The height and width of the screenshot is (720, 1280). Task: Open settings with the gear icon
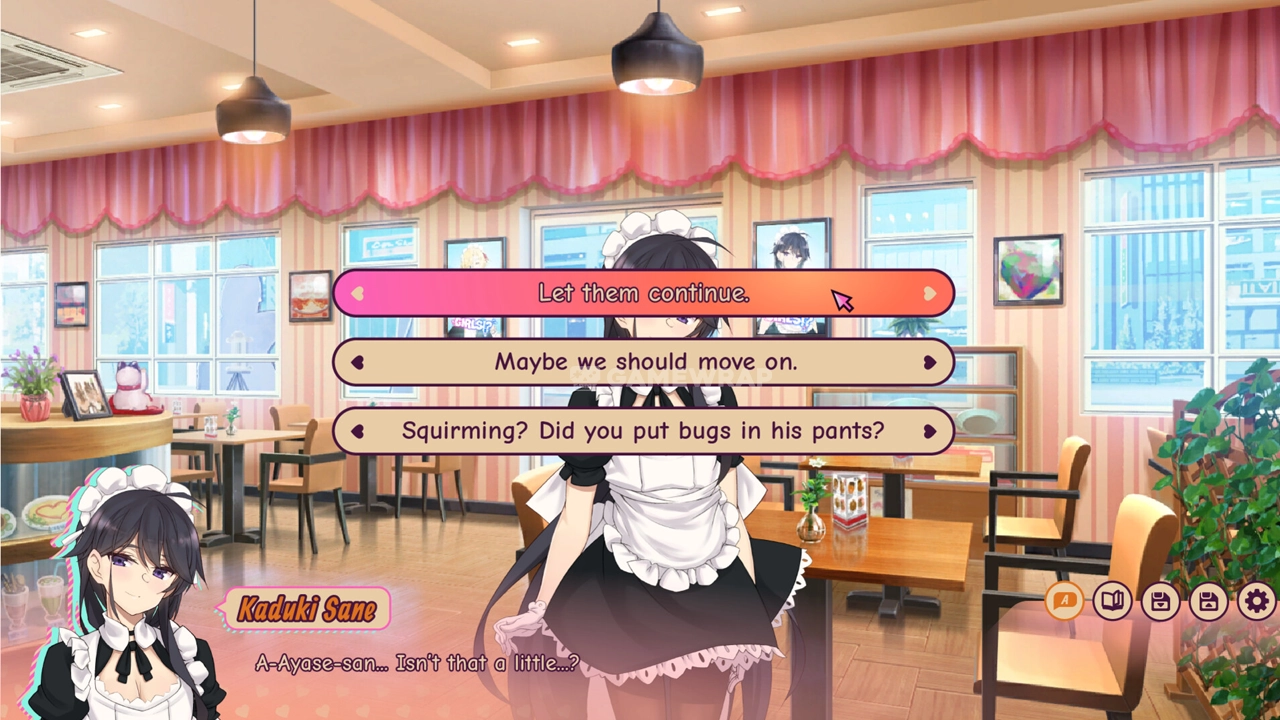click(1256, 601)
